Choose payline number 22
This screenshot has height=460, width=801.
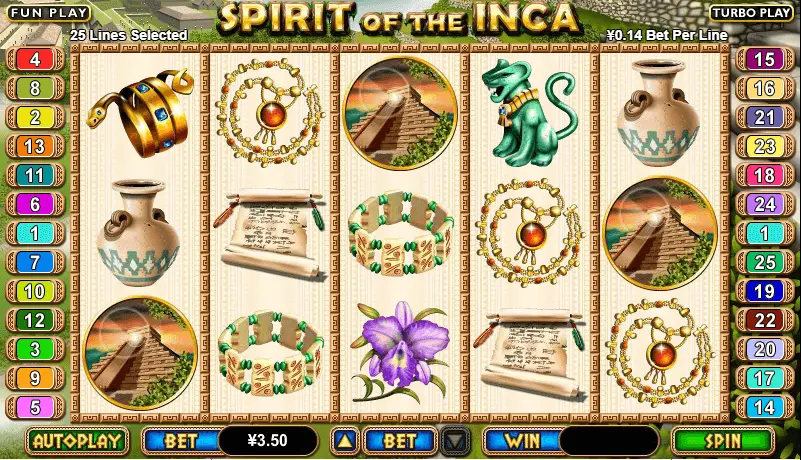point(765,321)
